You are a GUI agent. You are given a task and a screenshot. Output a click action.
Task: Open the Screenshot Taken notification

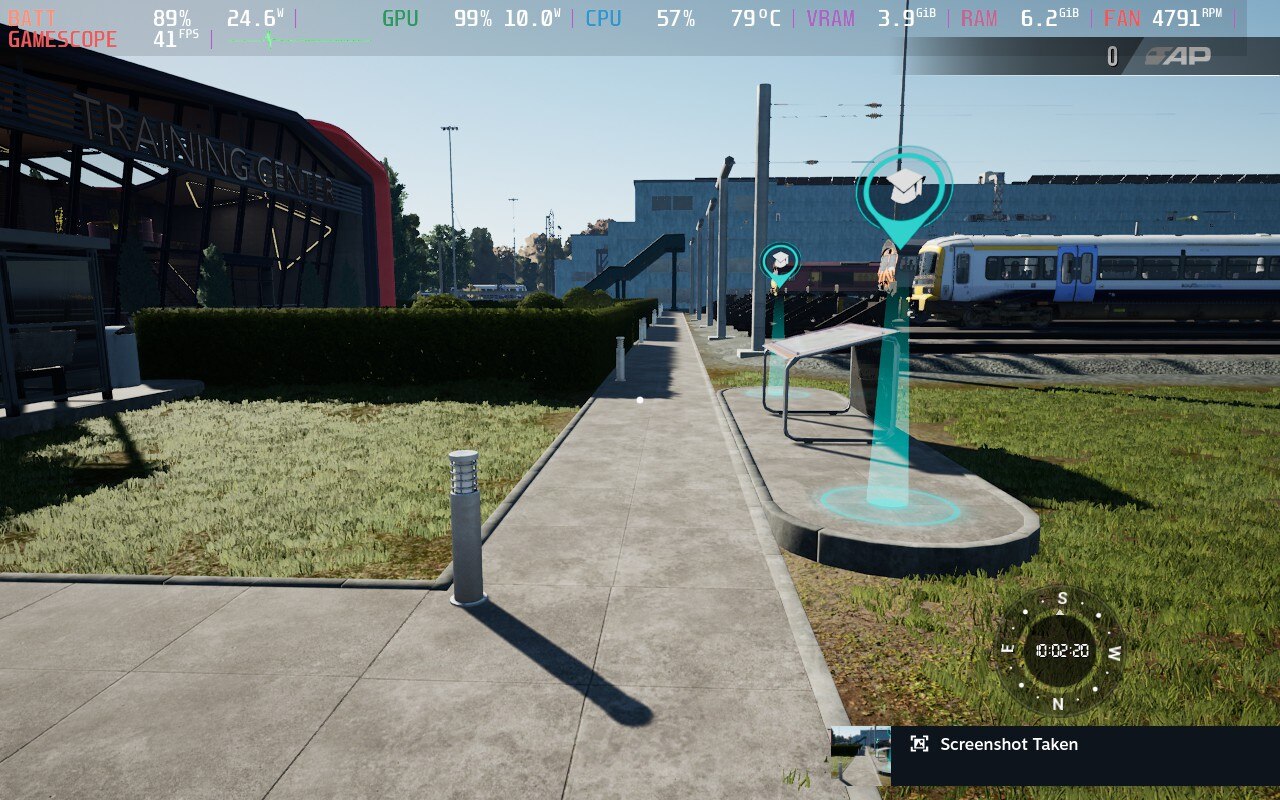tap(1008, 744)
